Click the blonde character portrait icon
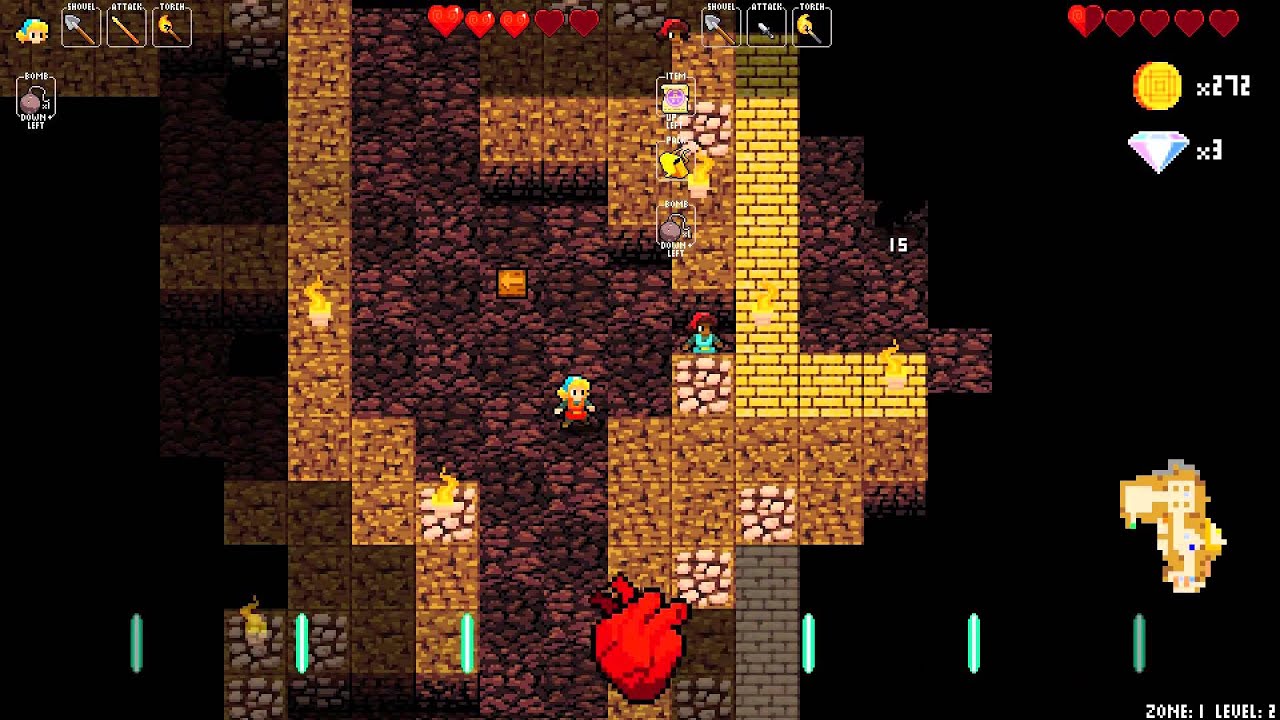Image resolution: width=1280 pixels, height=720 pixels. [x=33, y=30]
